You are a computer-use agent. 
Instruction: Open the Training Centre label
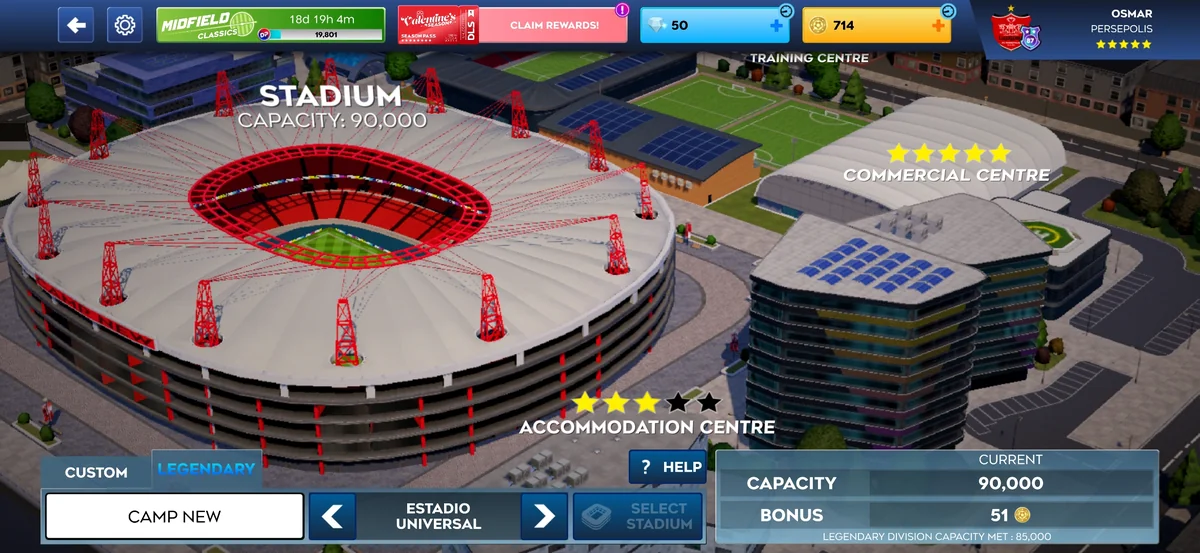[x=809, y=58]
